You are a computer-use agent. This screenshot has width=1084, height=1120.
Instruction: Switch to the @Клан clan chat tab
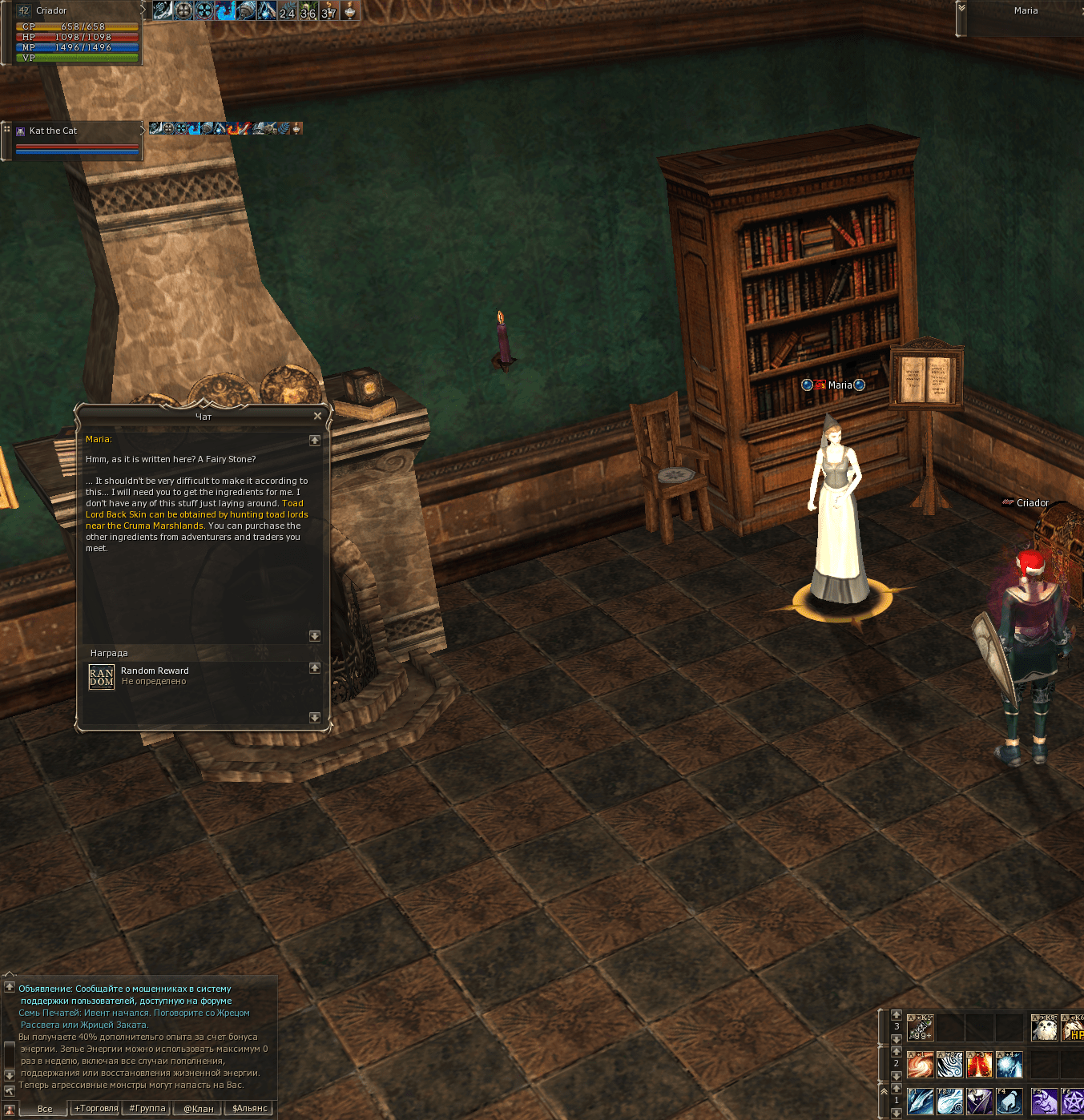click(199, 1109)
